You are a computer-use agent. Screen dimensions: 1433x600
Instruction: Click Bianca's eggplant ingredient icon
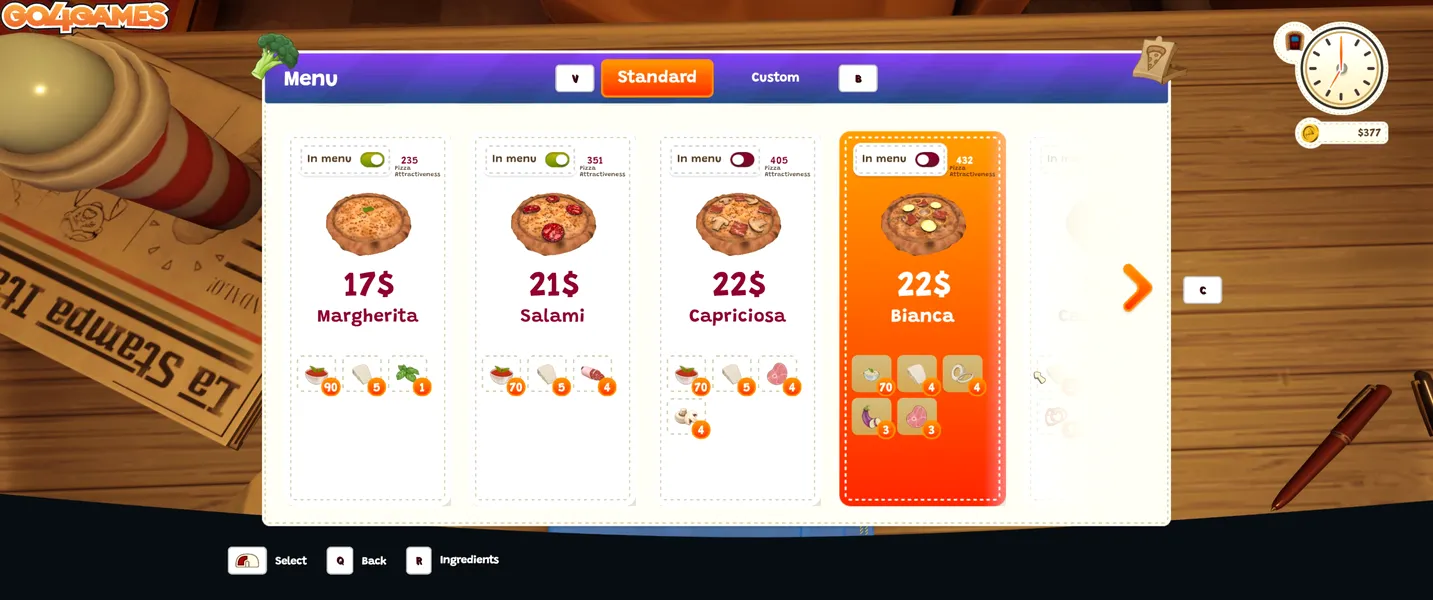click(x=870, y=415)
